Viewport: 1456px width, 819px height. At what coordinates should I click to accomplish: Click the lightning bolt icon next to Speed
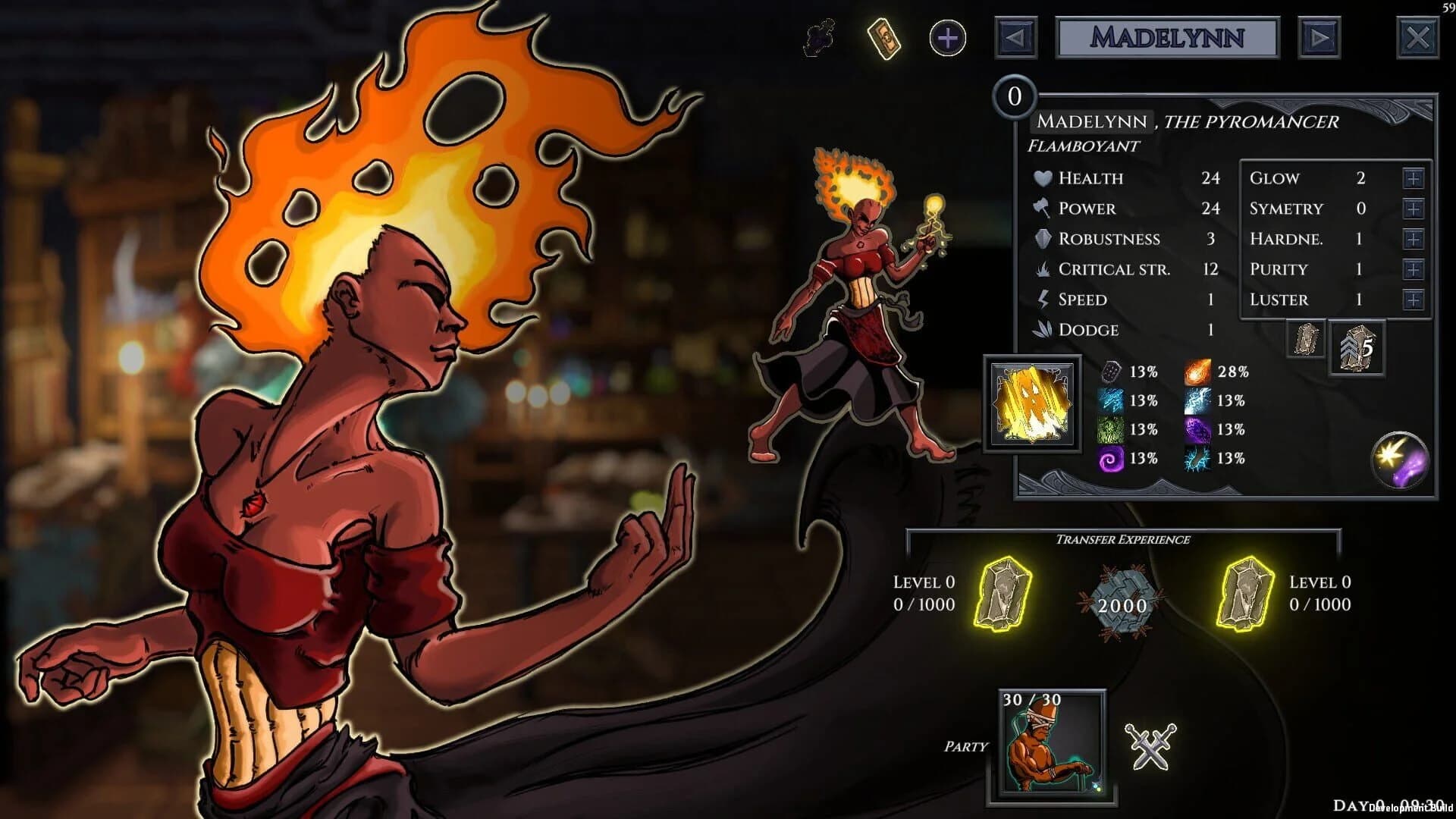pyautogui.click(x=1043, y=299)
